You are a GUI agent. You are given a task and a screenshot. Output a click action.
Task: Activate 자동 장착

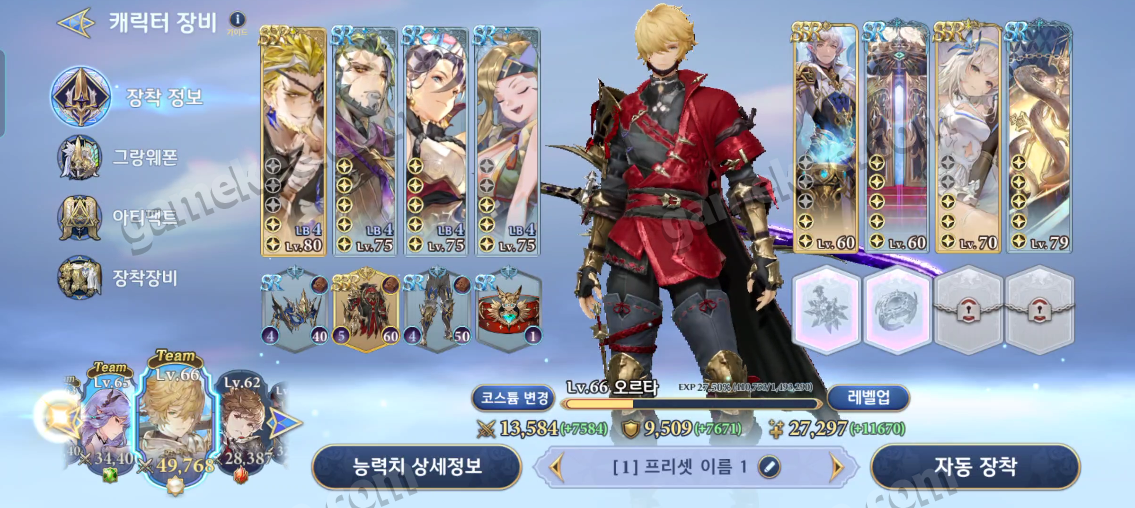pyautogui.click(x=975, y=466)
